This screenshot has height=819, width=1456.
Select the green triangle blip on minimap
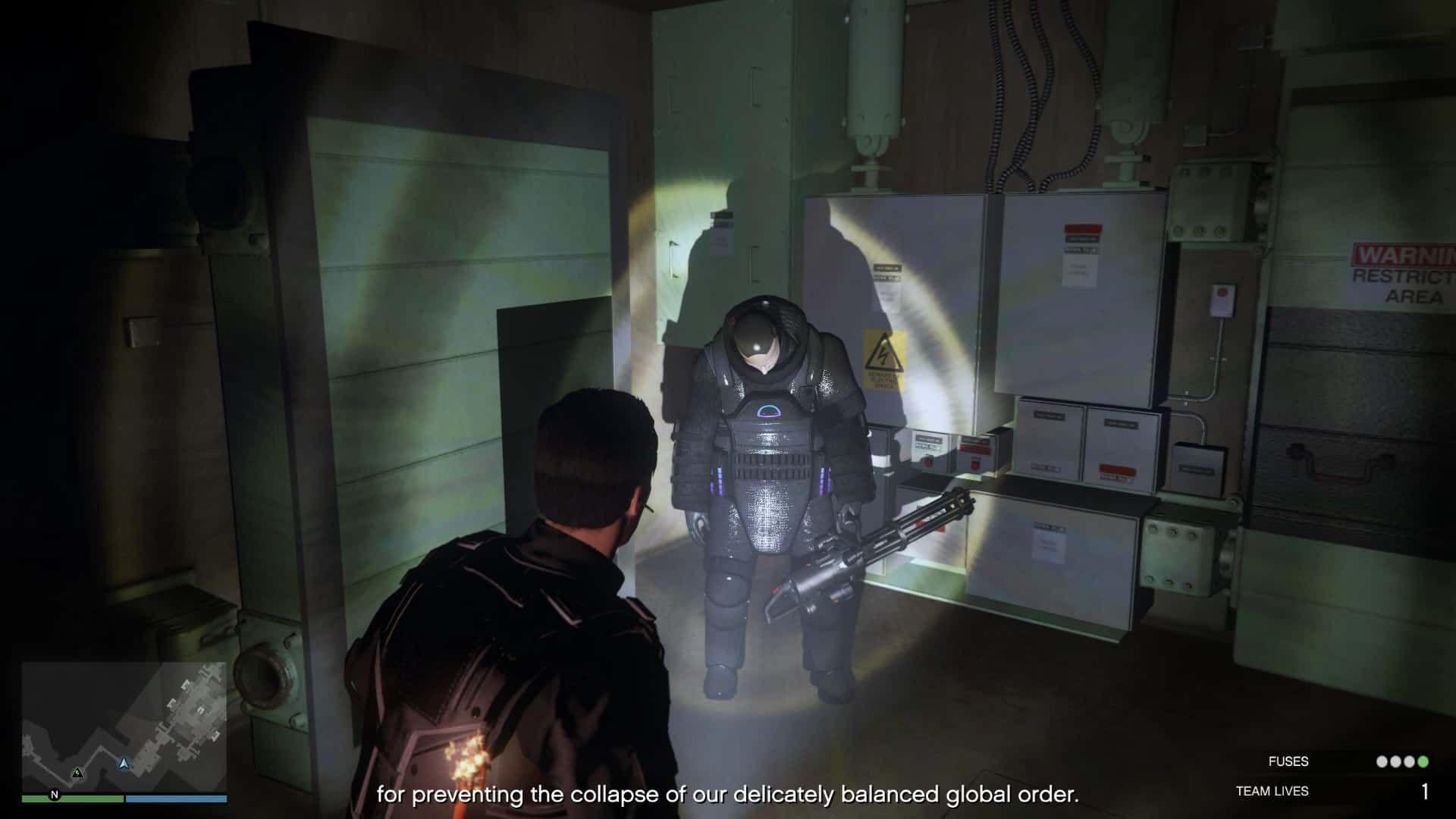[x=77, y=773]
